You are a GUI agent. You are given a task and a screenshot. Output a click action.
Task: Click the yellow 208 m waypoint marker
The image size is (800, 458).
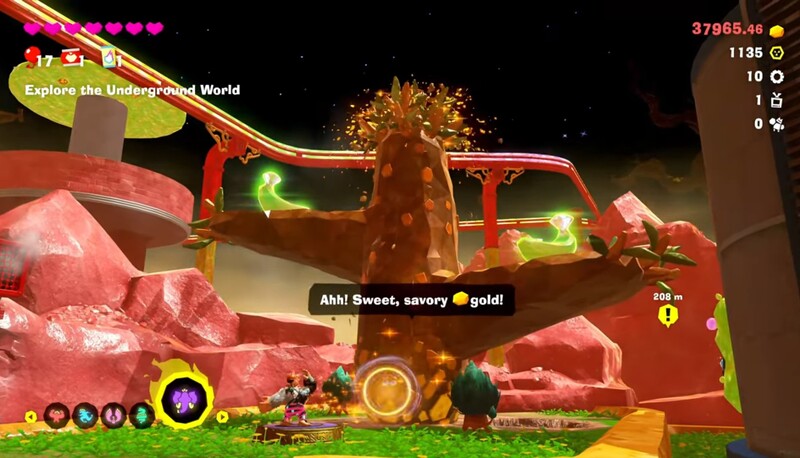[667, 315]
